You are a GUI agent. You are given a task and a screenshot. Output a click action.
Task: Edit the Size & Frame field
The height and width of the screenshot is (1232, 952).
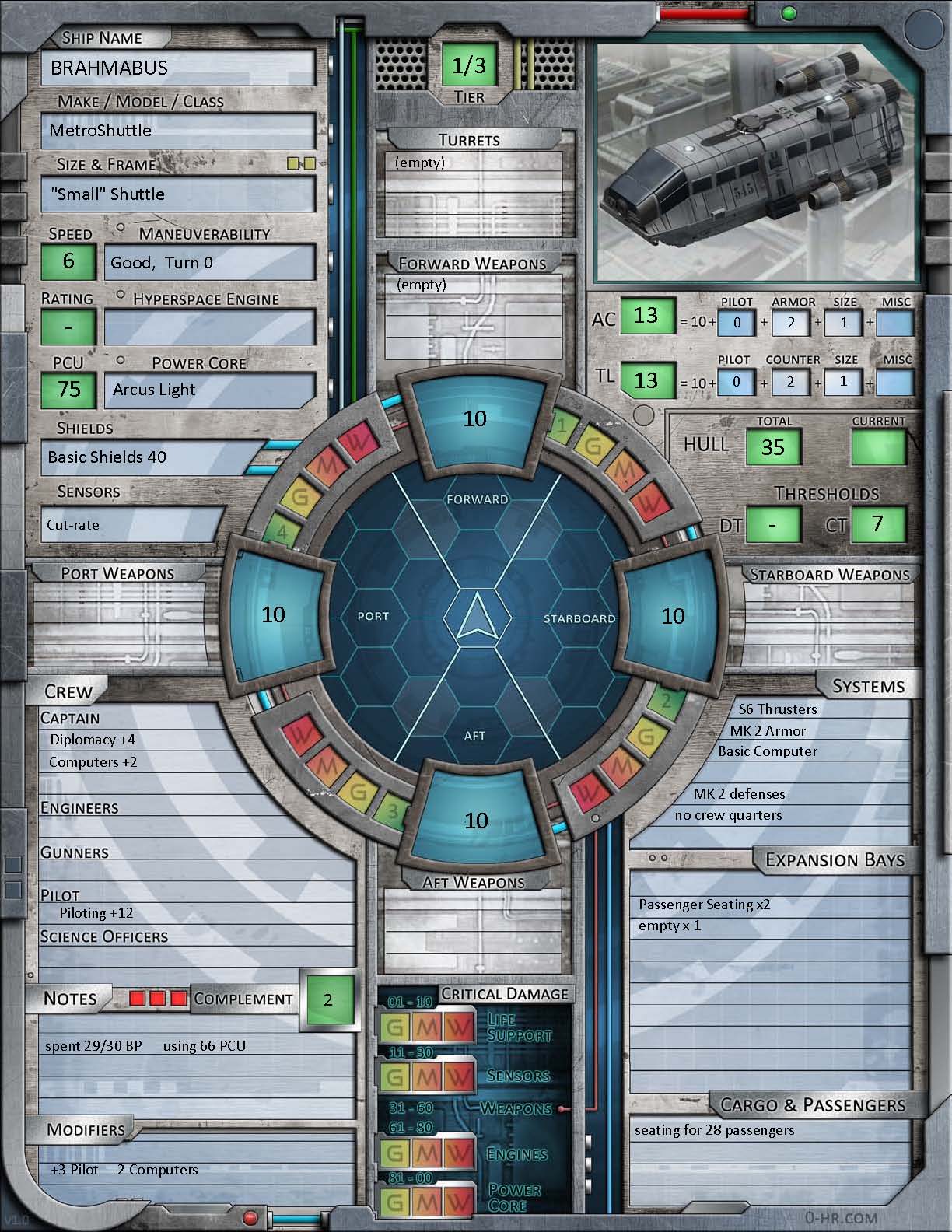coord(178,194)
